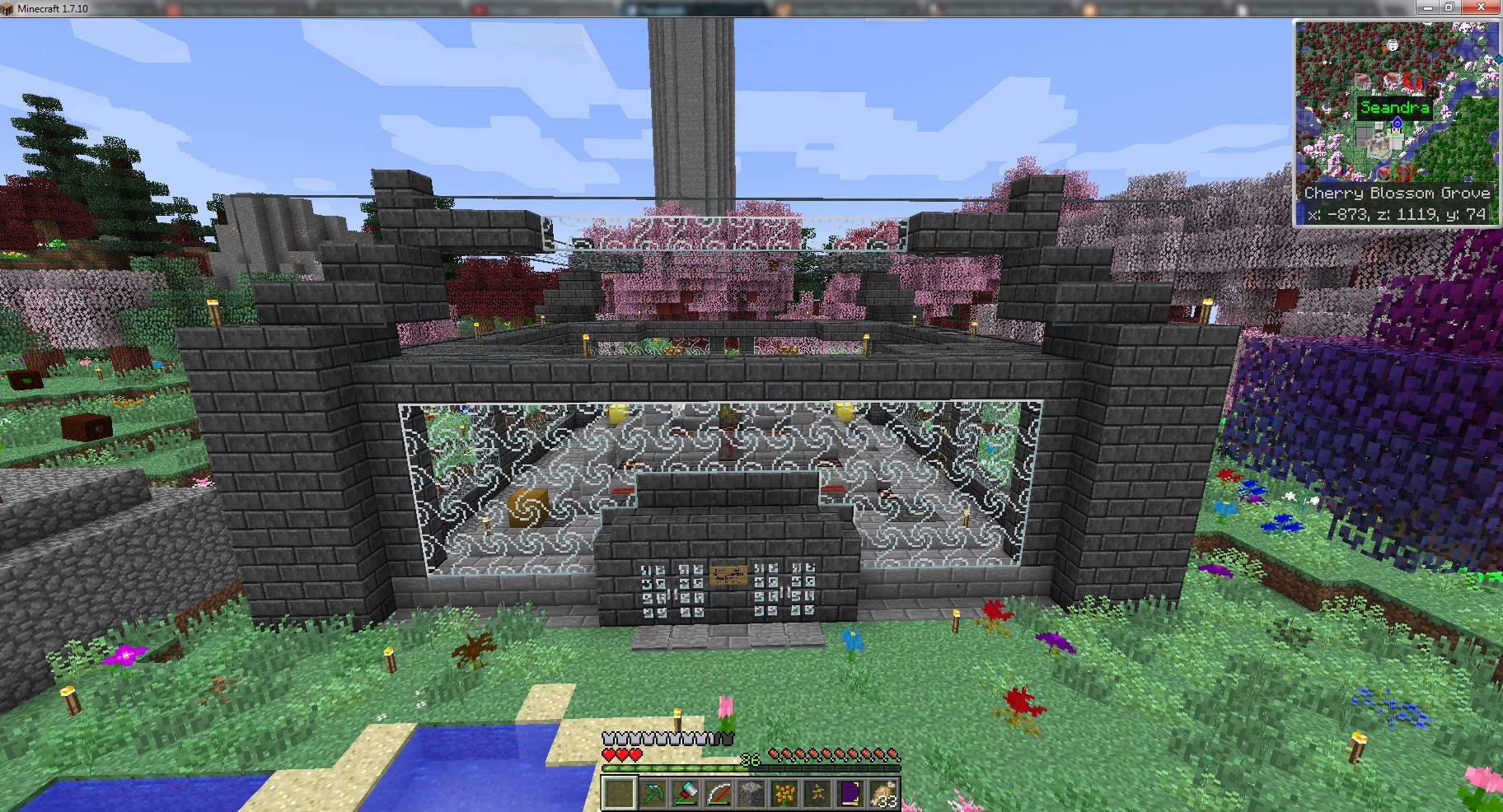The width and height of the screenshot is (1503, 812).
Task: Select the purple book hotbar slot
Action: 850,795
